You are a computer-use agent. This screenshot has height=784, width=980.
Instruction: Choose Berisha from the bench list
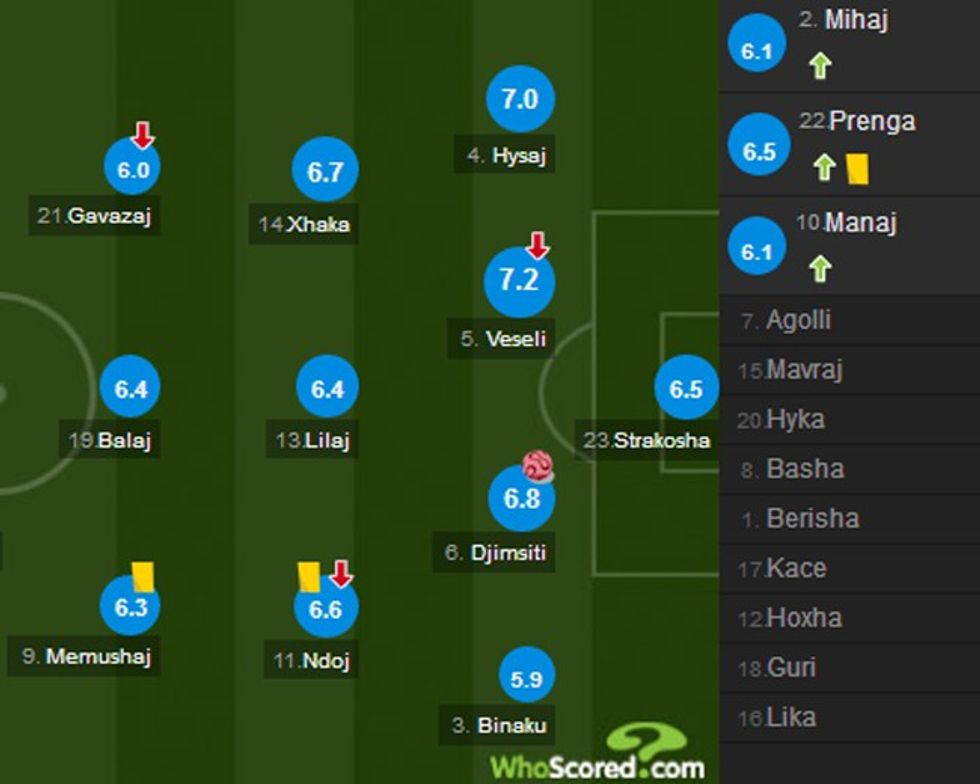tap(812, 519)
